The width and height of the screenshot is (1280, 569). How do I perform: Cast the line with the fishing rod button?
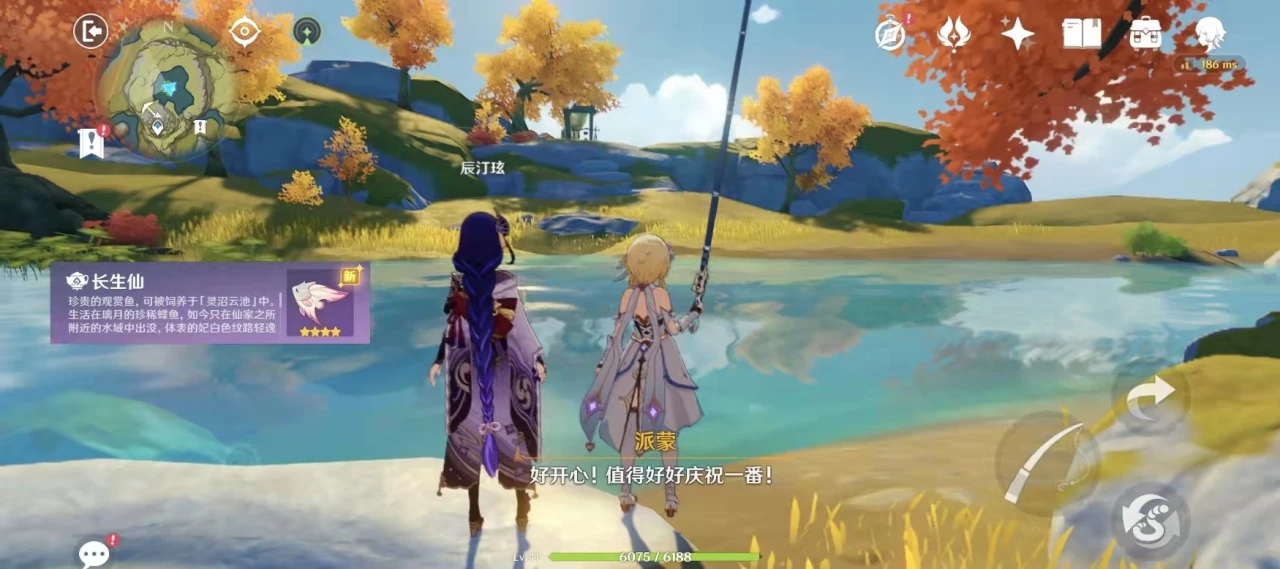coord(1047,462)
